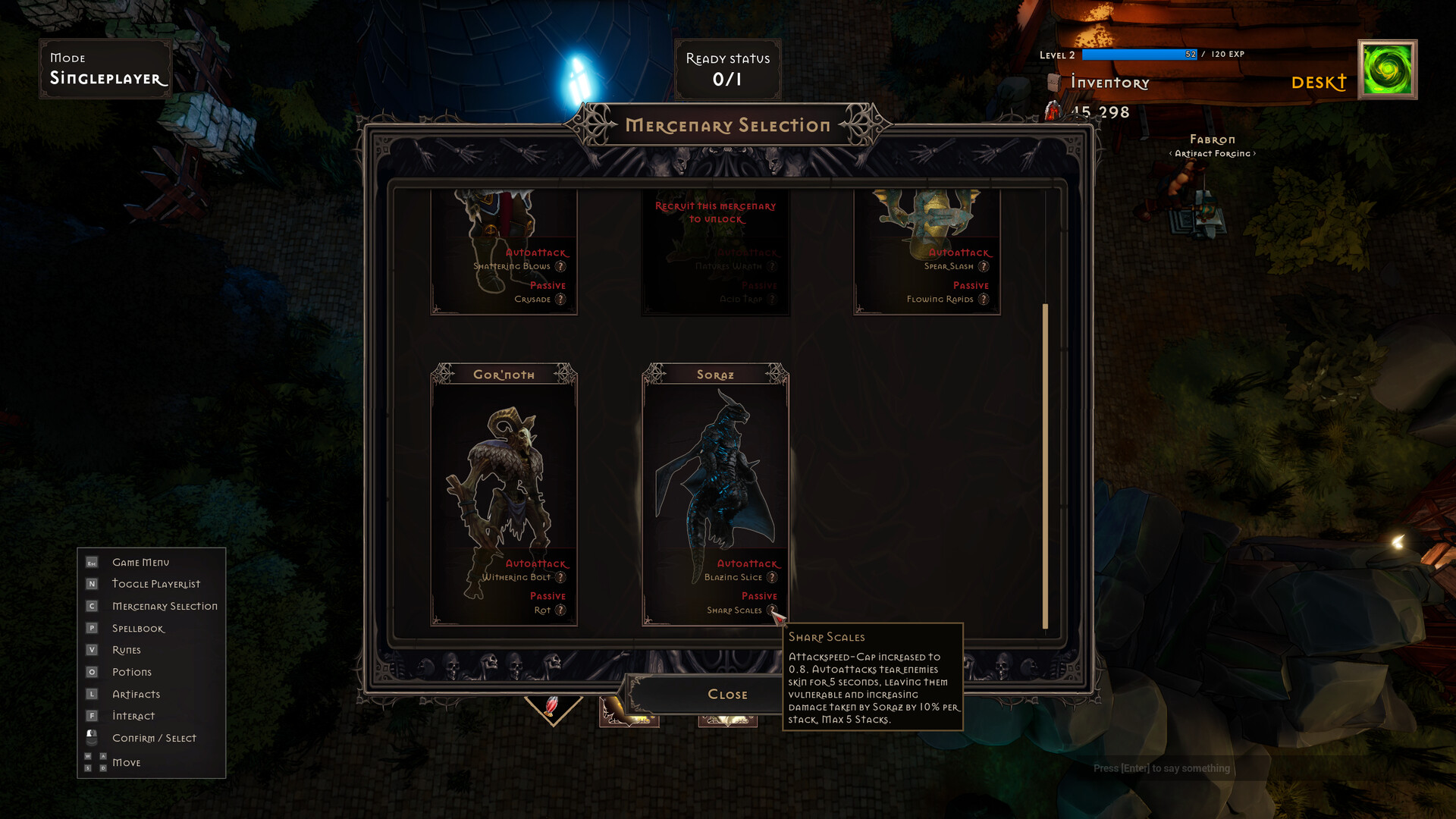The height and width of the screenshot is (819, 1456).
Task: Select the Gor'noth mercenary card
Action: tap(504, 485)
